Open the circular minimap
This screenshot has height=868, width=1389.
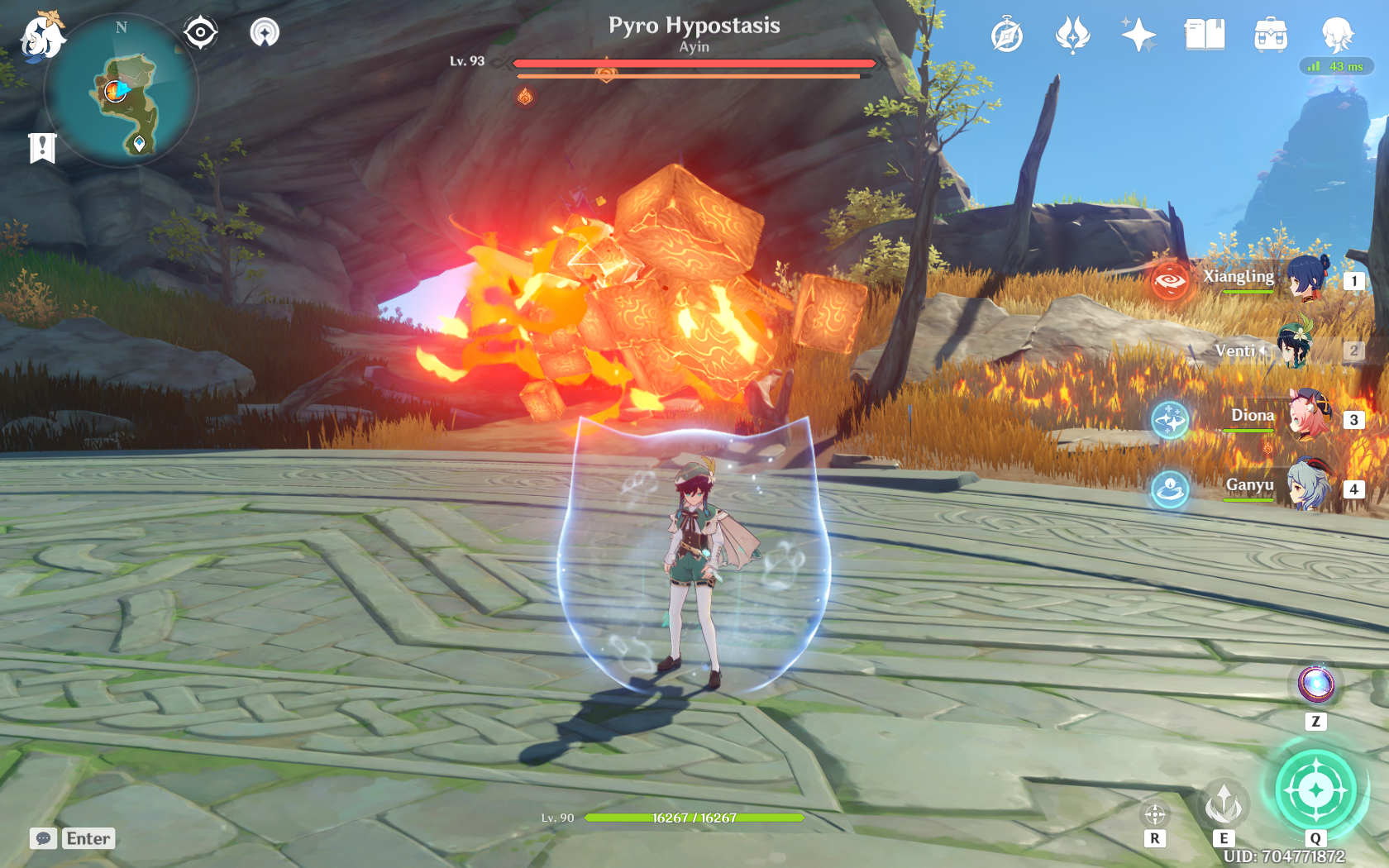coord(122,91)
